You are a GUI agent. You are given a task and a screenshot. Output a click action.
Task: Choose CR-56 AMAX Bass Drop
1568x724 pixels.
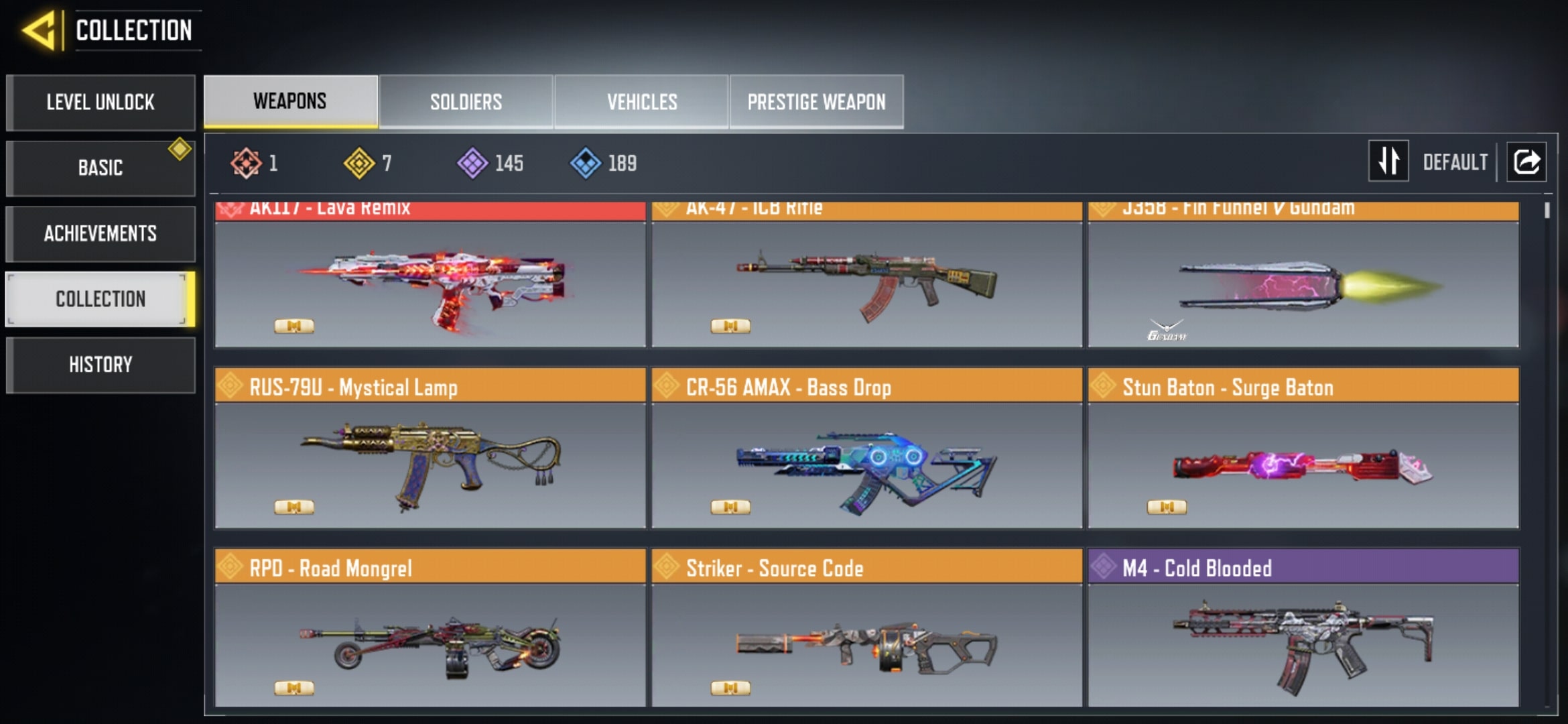coord(866,463)
